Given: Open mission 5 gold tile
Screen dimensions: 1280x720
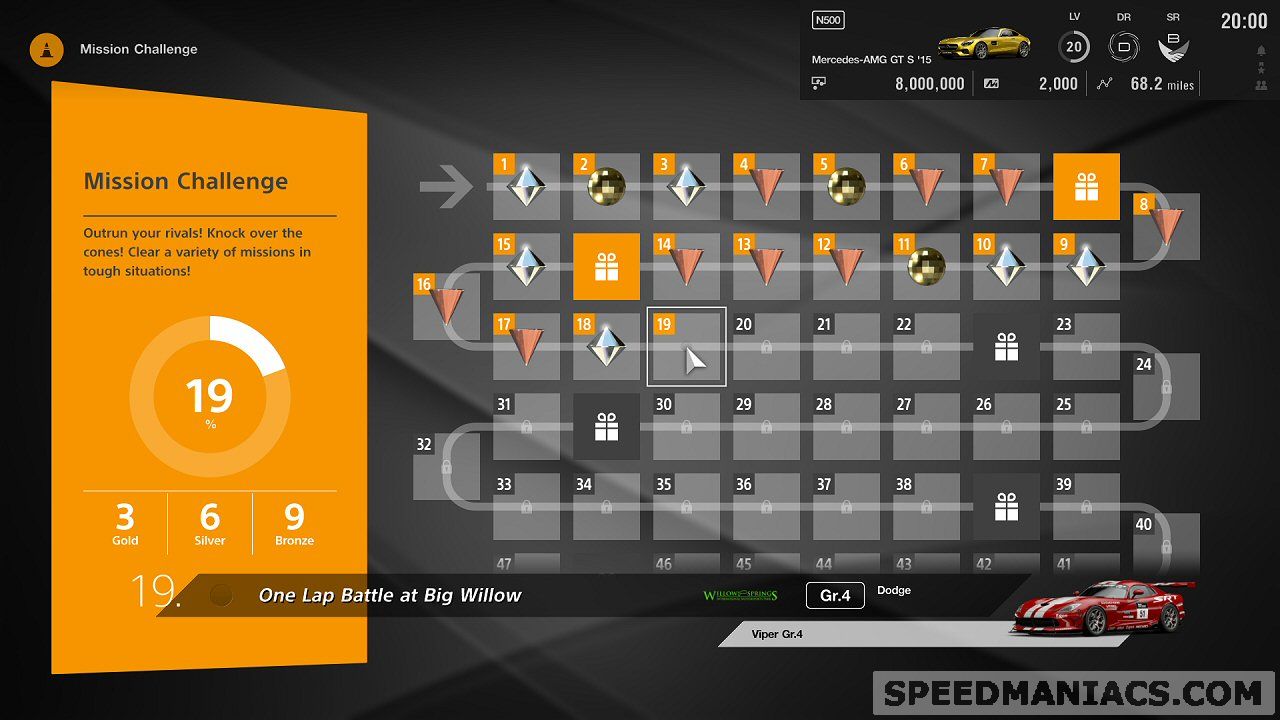Looking at the screenshot, I should 846,186.
